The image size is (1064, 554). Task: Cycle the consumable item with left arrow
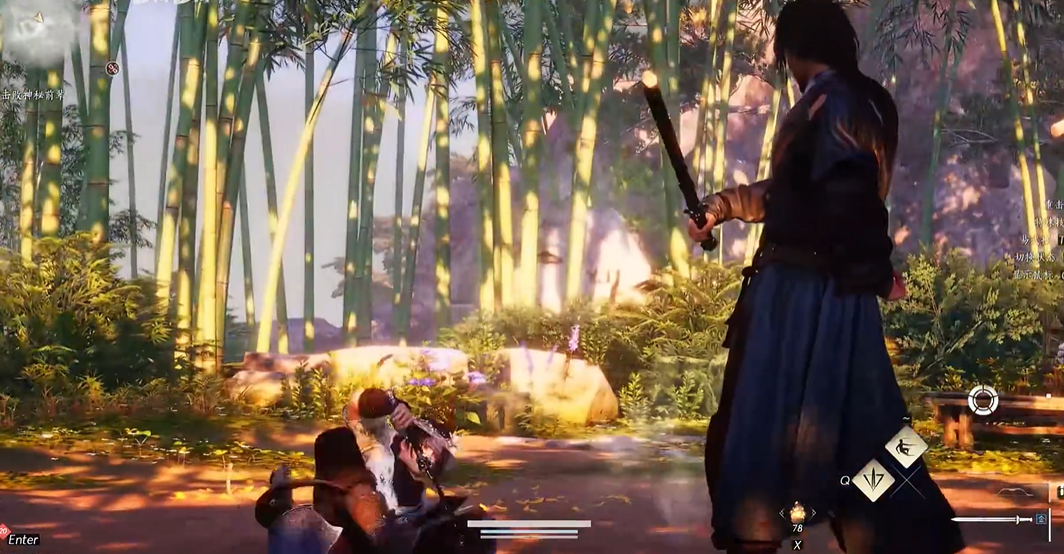[x=782, y=513]
